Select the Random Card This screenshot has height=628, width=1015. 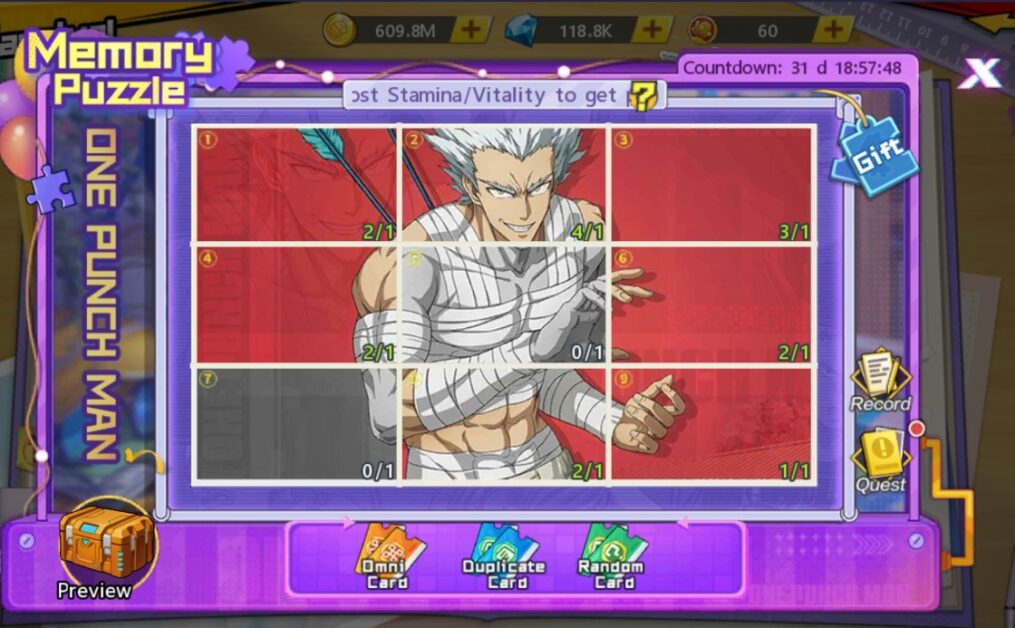click(613, 555)
